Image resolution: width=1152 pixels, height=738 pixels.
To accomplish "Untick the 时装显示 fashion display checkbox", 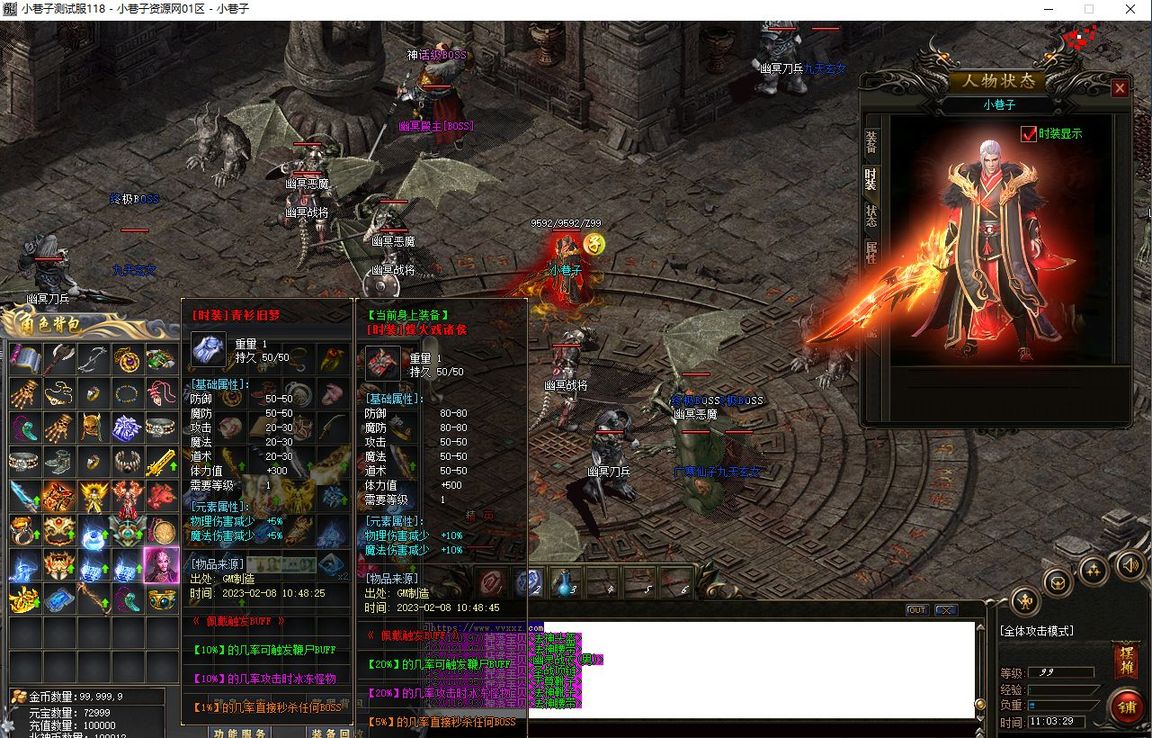I will pyautogui.click(x=1028, y=134).
